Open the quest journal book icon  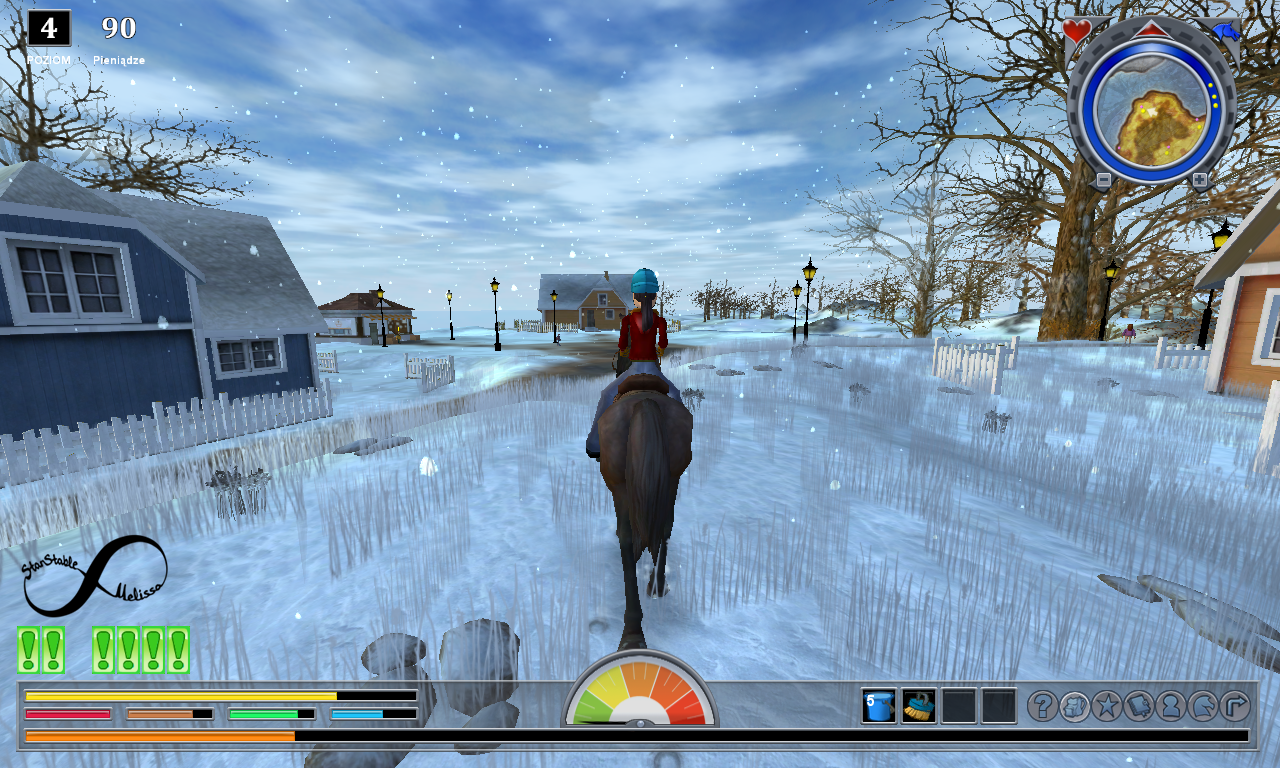[x=1138, y=705]
